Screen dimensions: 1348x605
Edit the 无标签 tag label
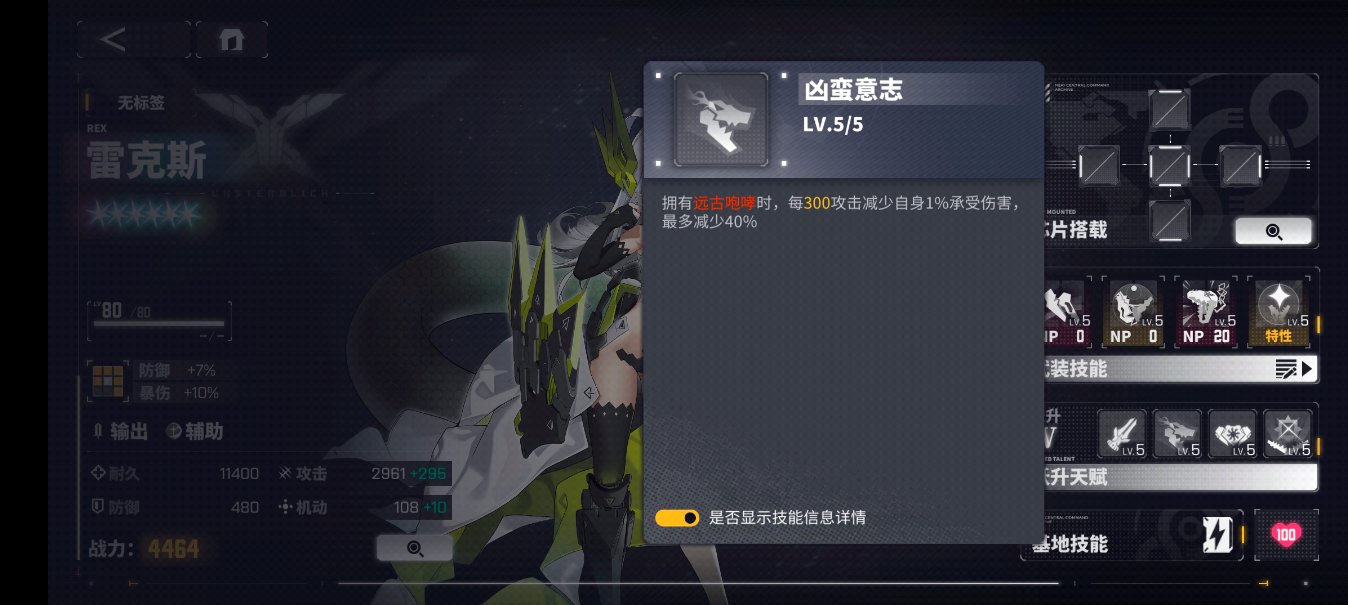pos(140,102)
